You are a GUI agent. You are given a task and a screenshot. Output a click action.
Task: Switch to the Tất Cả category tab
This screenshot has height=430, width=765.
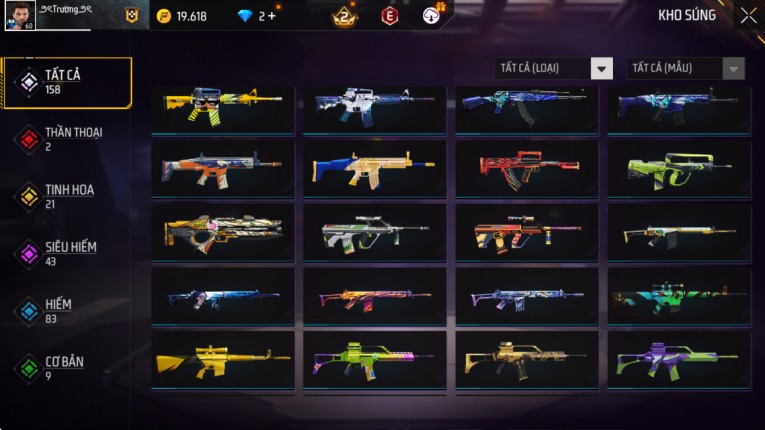[67, 82]
